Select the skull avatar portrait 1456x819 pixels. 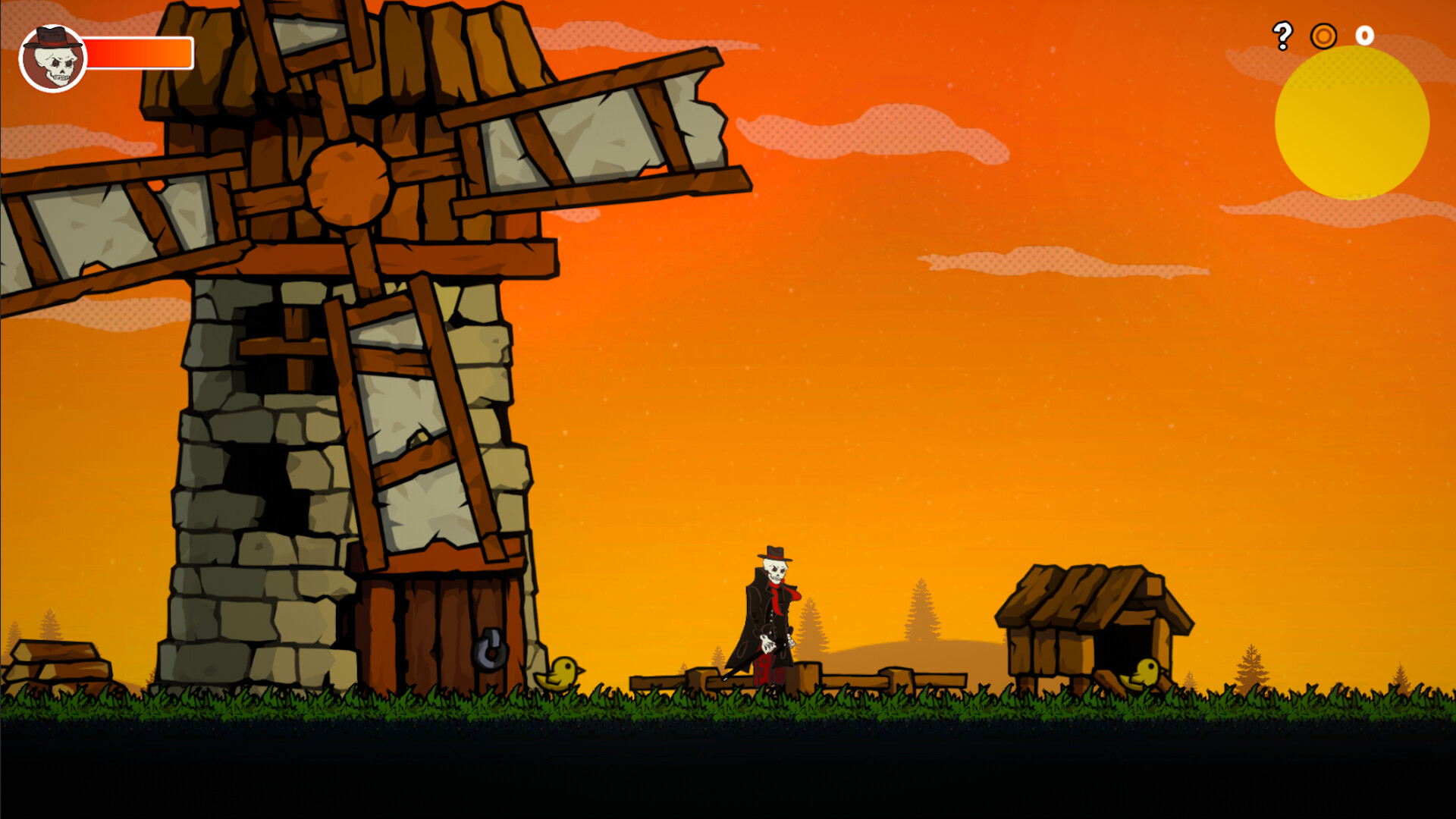[x=52, y=55]
